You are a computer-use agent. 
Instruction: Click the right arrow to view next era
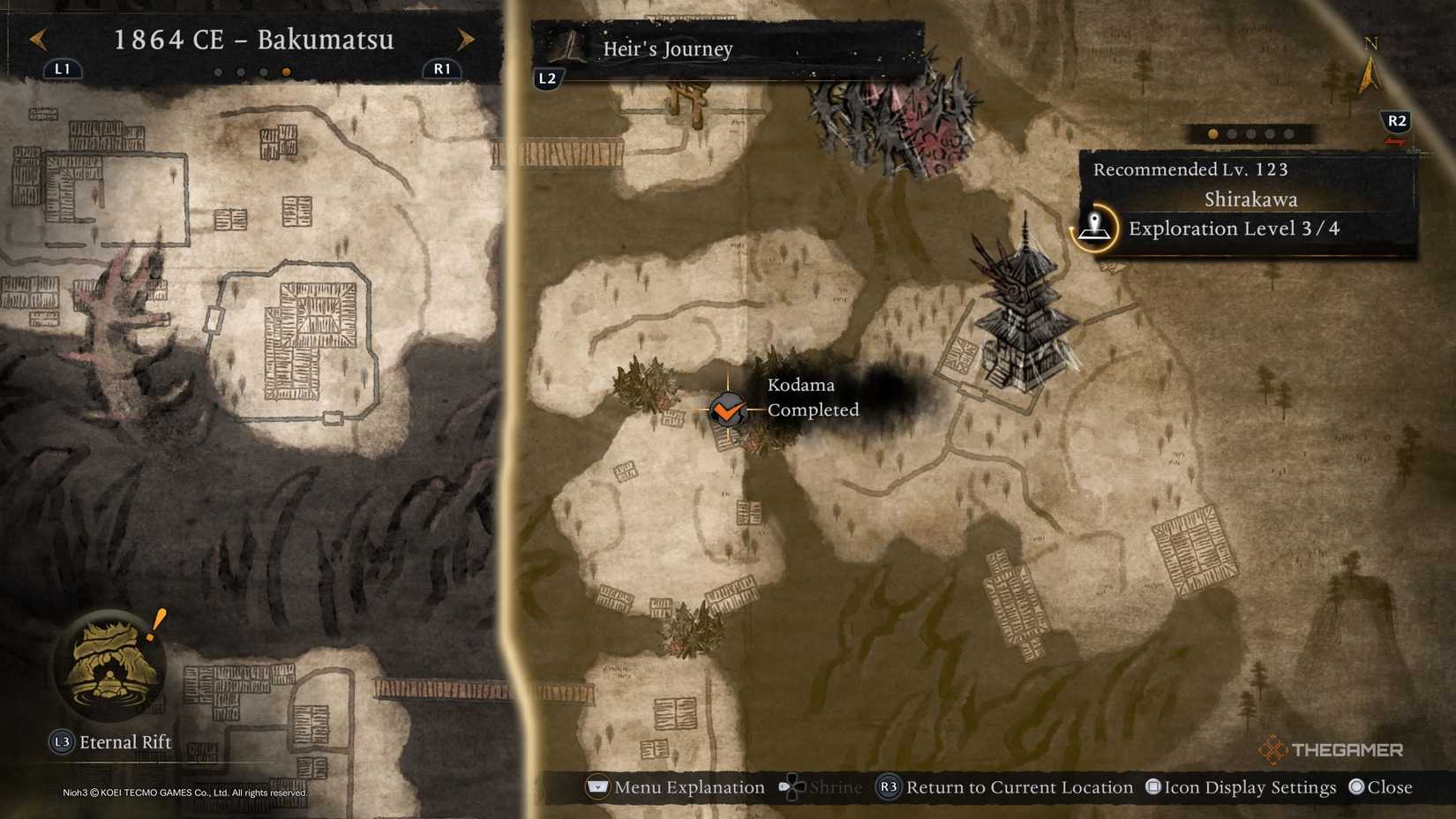point(466,40)
